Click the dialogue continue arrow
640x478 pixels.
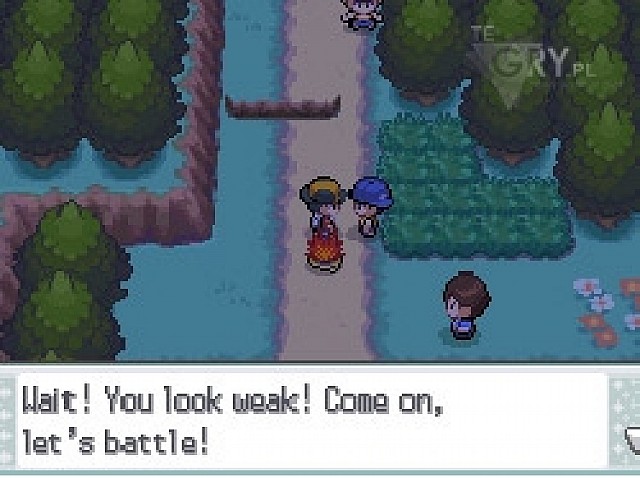(x=630, y=437)
